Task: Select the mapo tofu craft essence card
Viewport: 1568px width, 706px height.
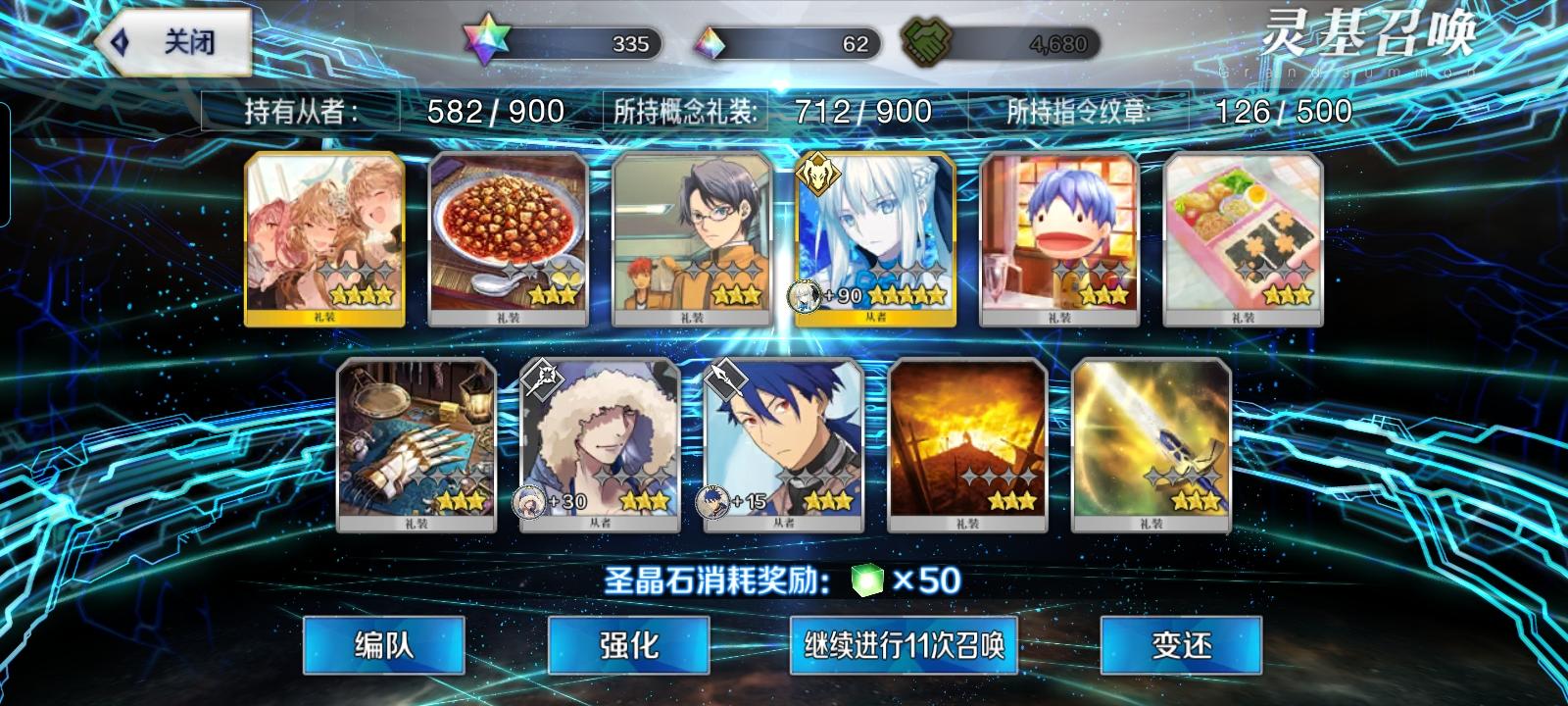Action: (510, 235)
